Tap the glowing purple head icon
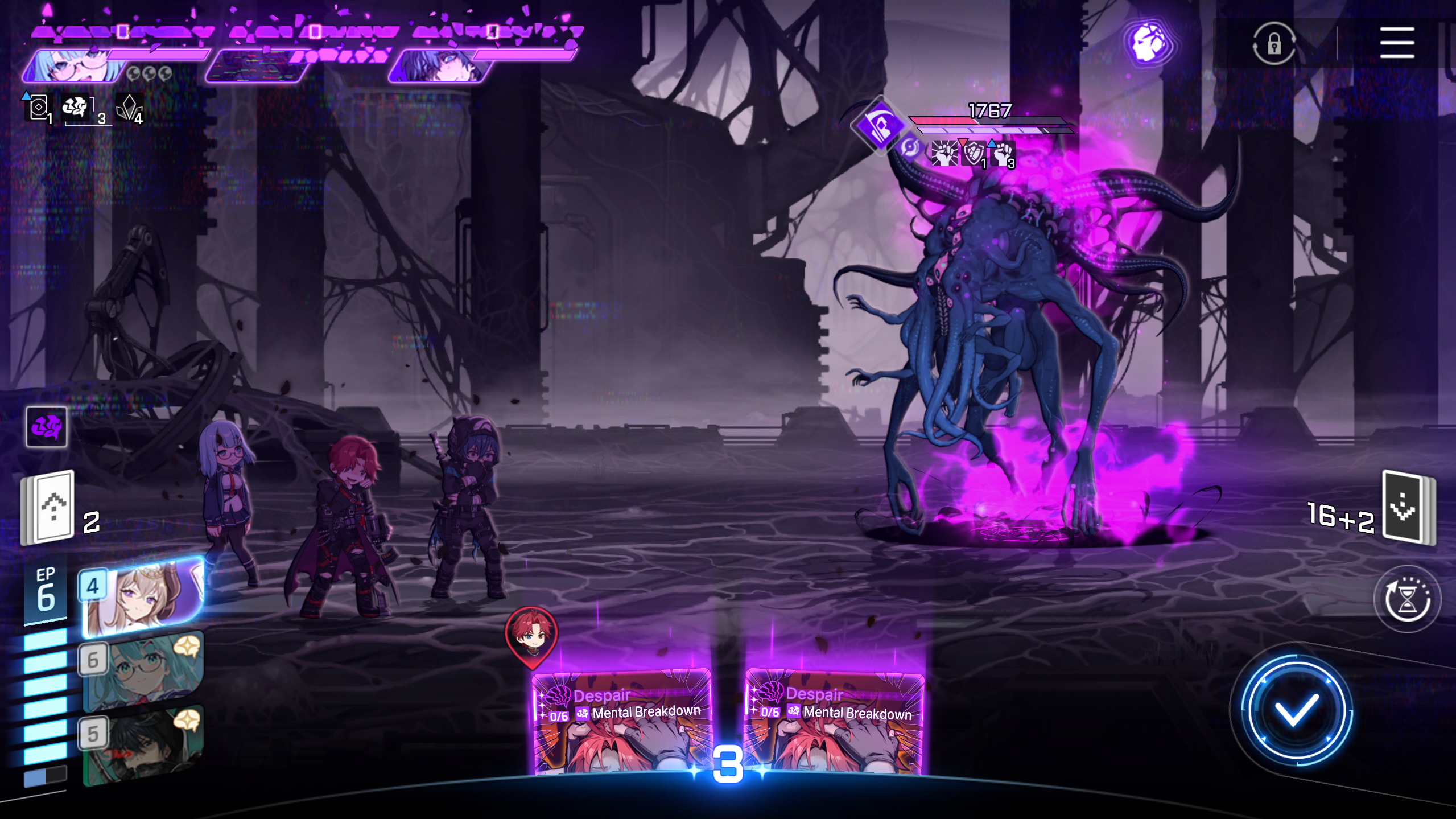 coord(1149,43)
